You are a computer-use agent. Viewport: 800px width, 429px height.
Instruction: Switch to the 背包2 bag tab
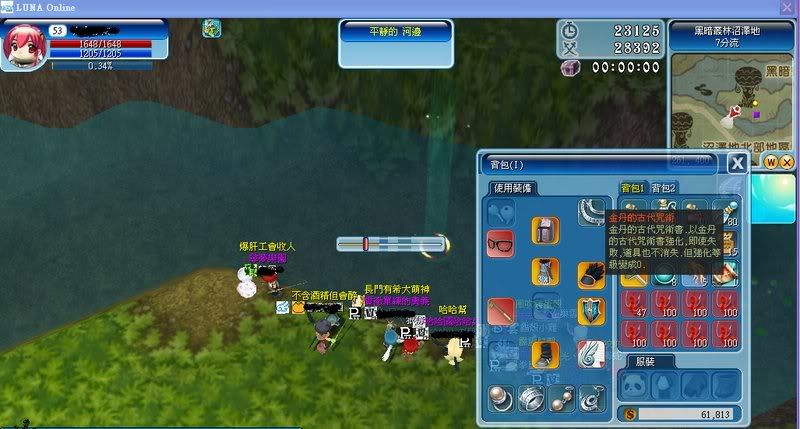pos(663,188)
